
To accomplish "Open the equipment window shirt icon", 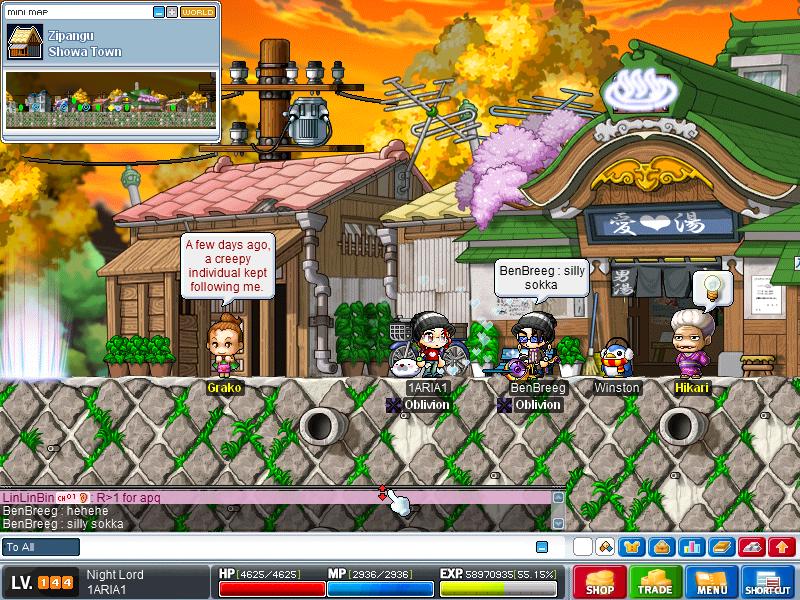I will (x=631, y=547).
